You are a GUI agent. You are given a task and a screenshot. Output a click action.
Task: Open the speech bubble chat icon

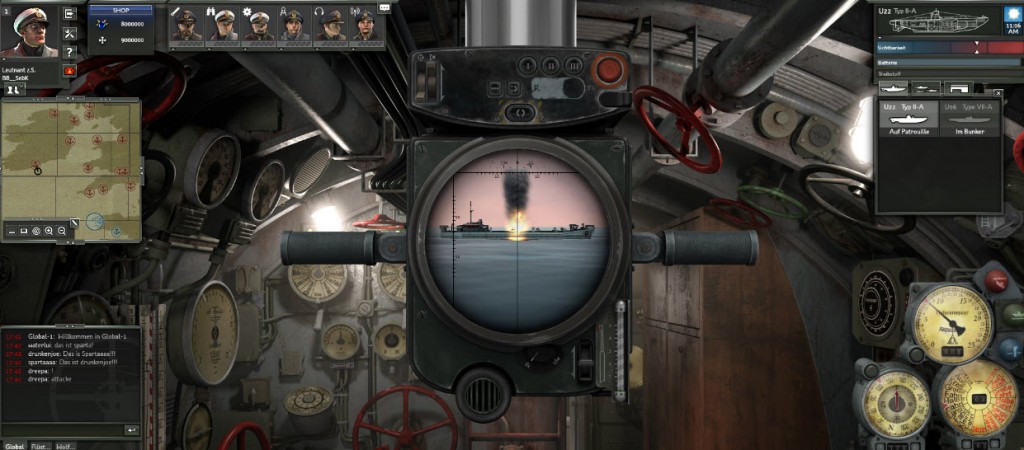[x=386, y=7]
